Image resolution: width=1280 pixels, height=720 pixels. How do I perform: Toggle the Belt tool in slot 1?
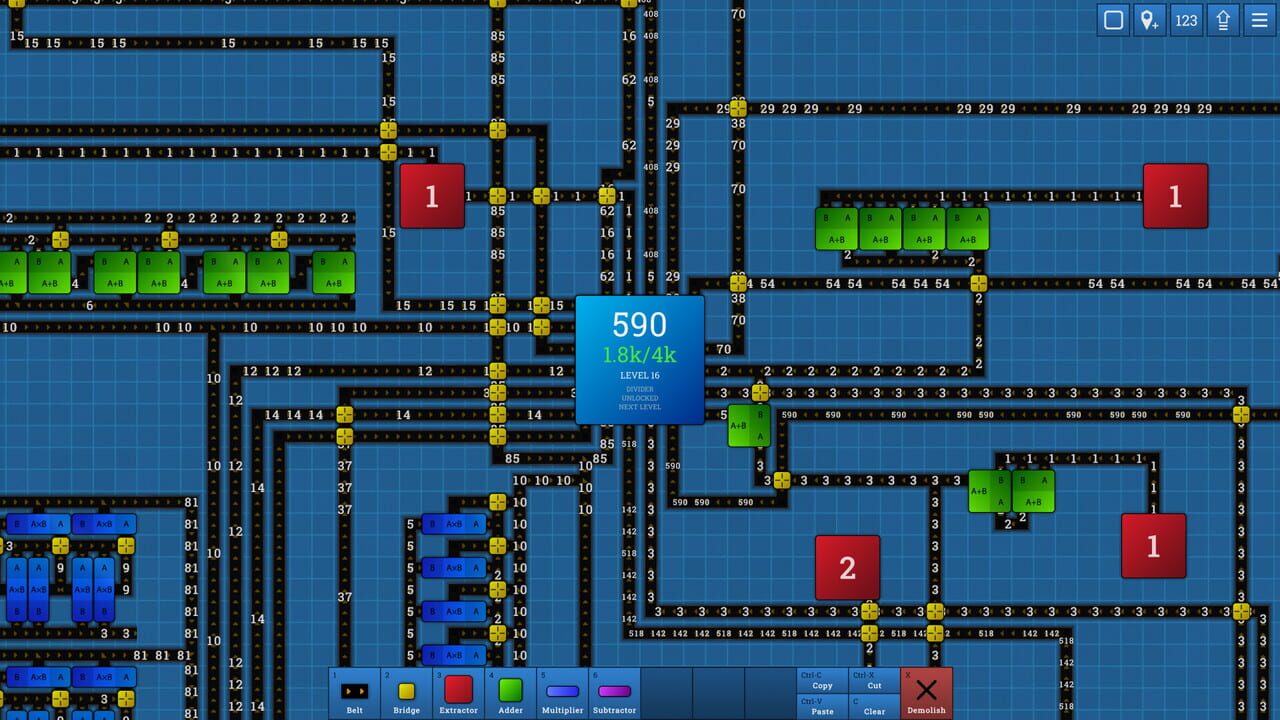click(x=354, y=692)
